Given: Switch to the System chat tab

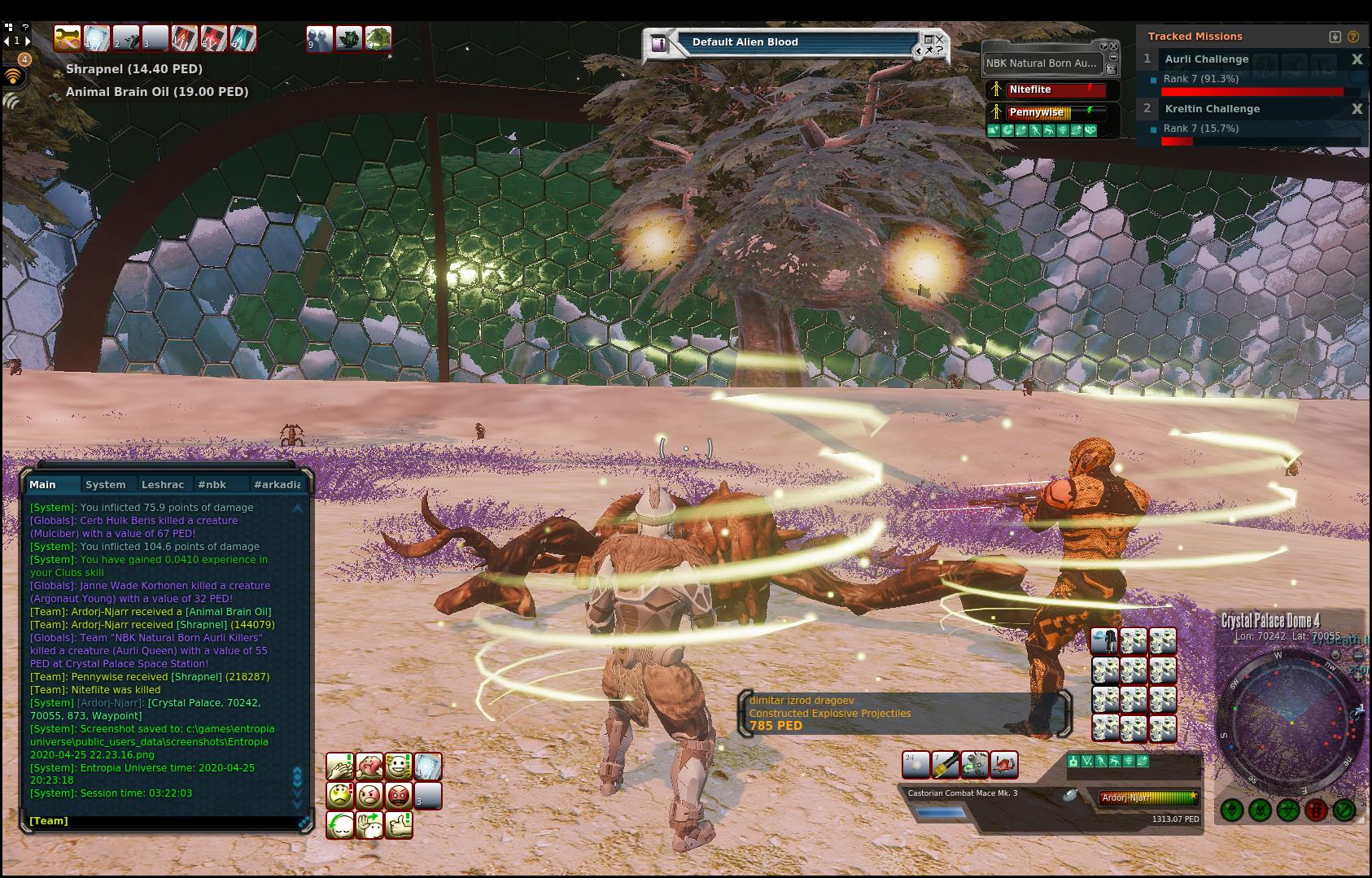Looking at the screenshot, I should point(106,484).
